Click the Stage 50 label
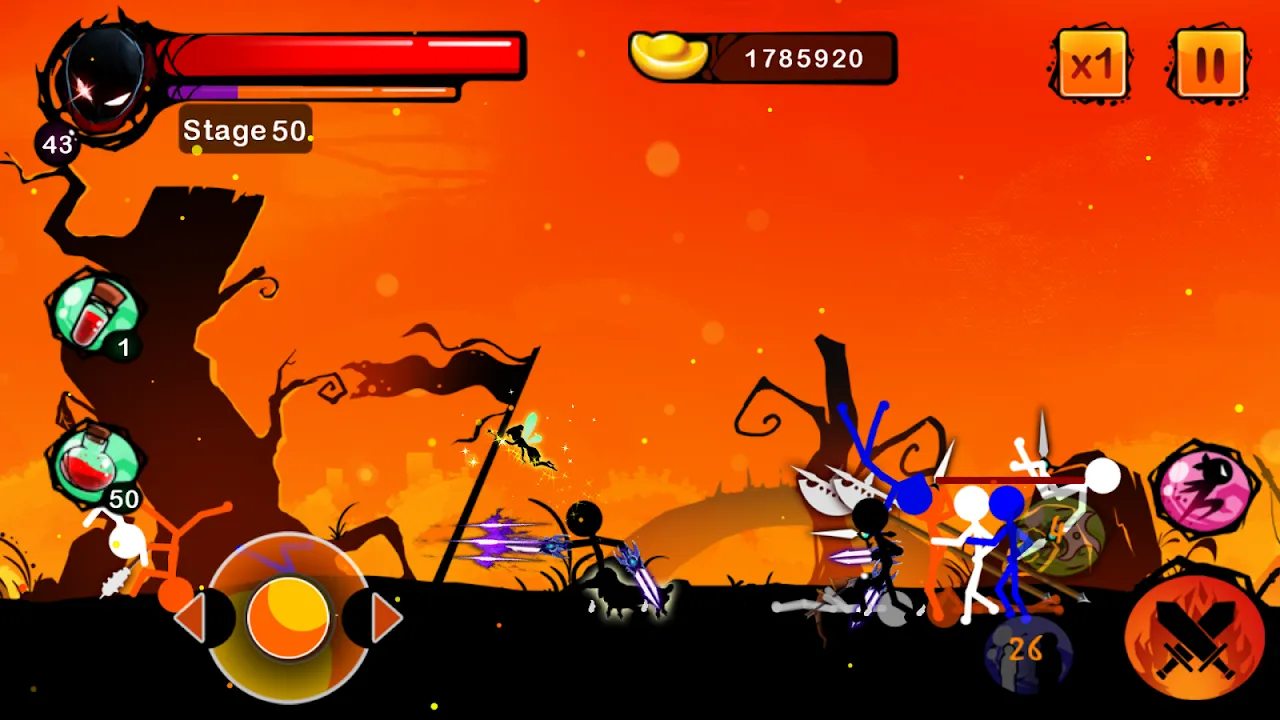1280x720 pixels. (244, 129)
